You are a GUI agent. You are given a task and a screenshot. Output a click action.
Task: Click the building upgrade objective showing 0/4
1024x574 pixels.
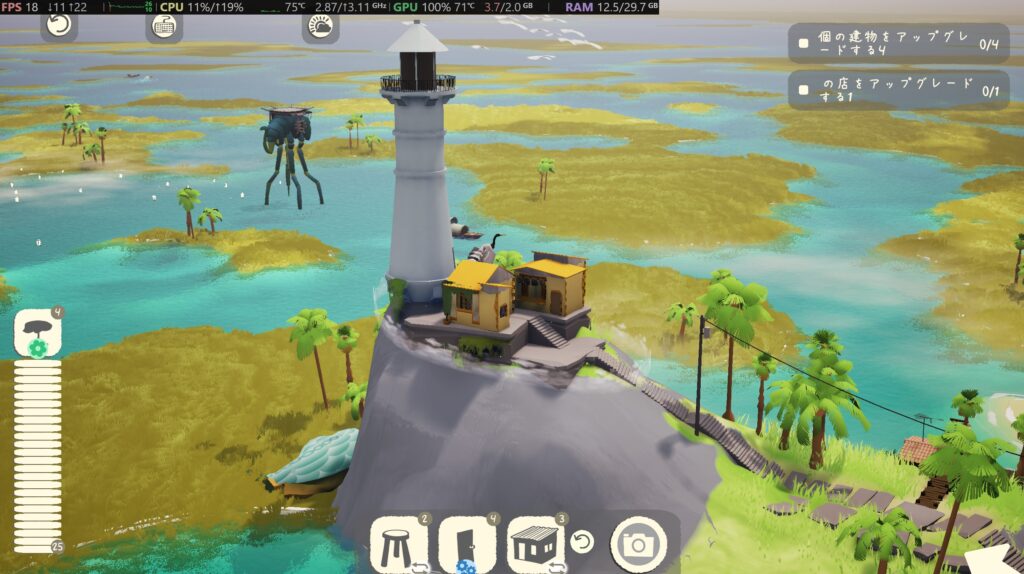898,44
